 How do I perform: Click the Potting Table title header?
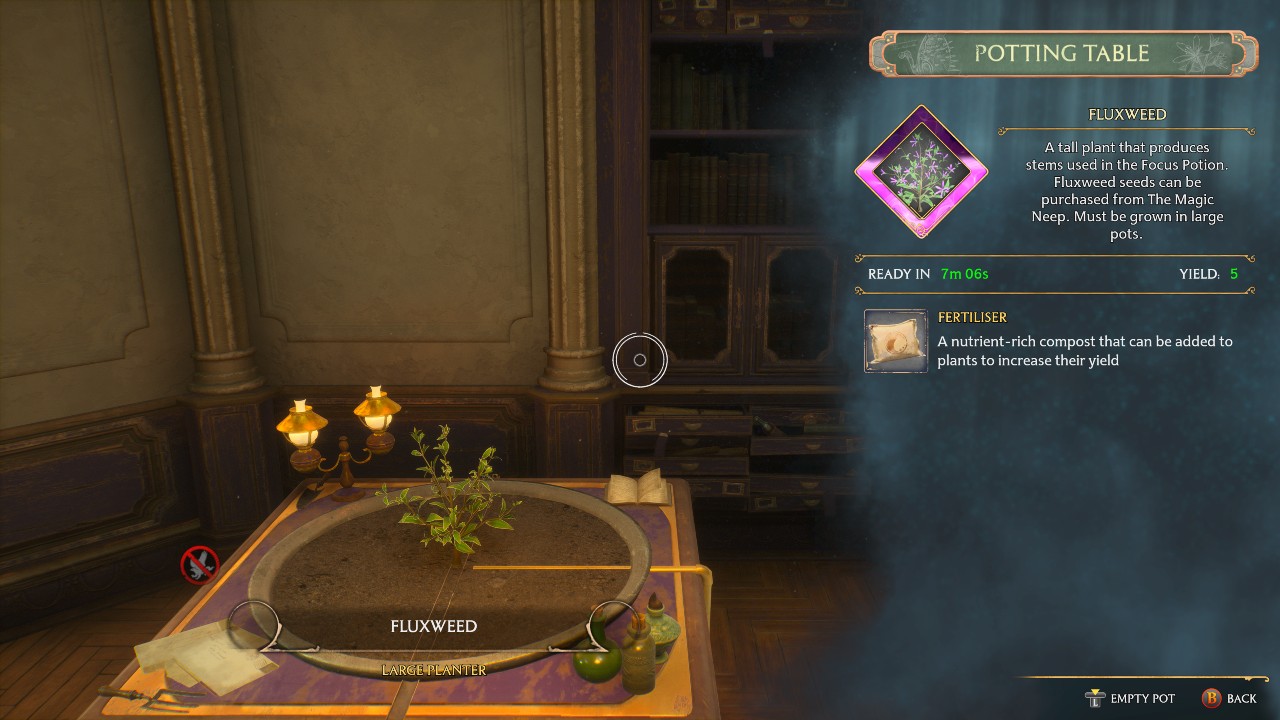point(1063,53)
